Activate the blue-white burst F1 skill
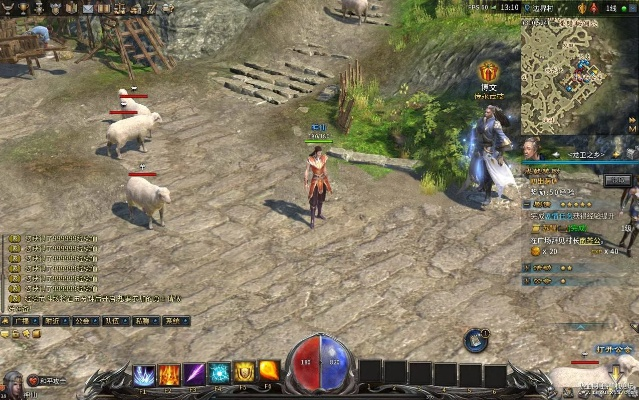Viewport: 639px width, 400px height. click(144, 375)
